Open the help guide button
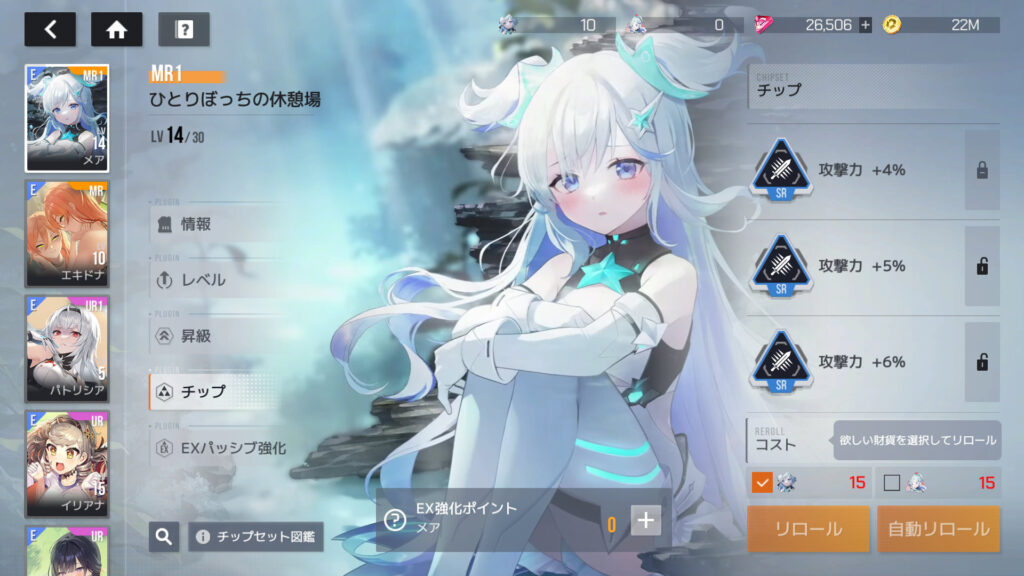 [184, 29]
